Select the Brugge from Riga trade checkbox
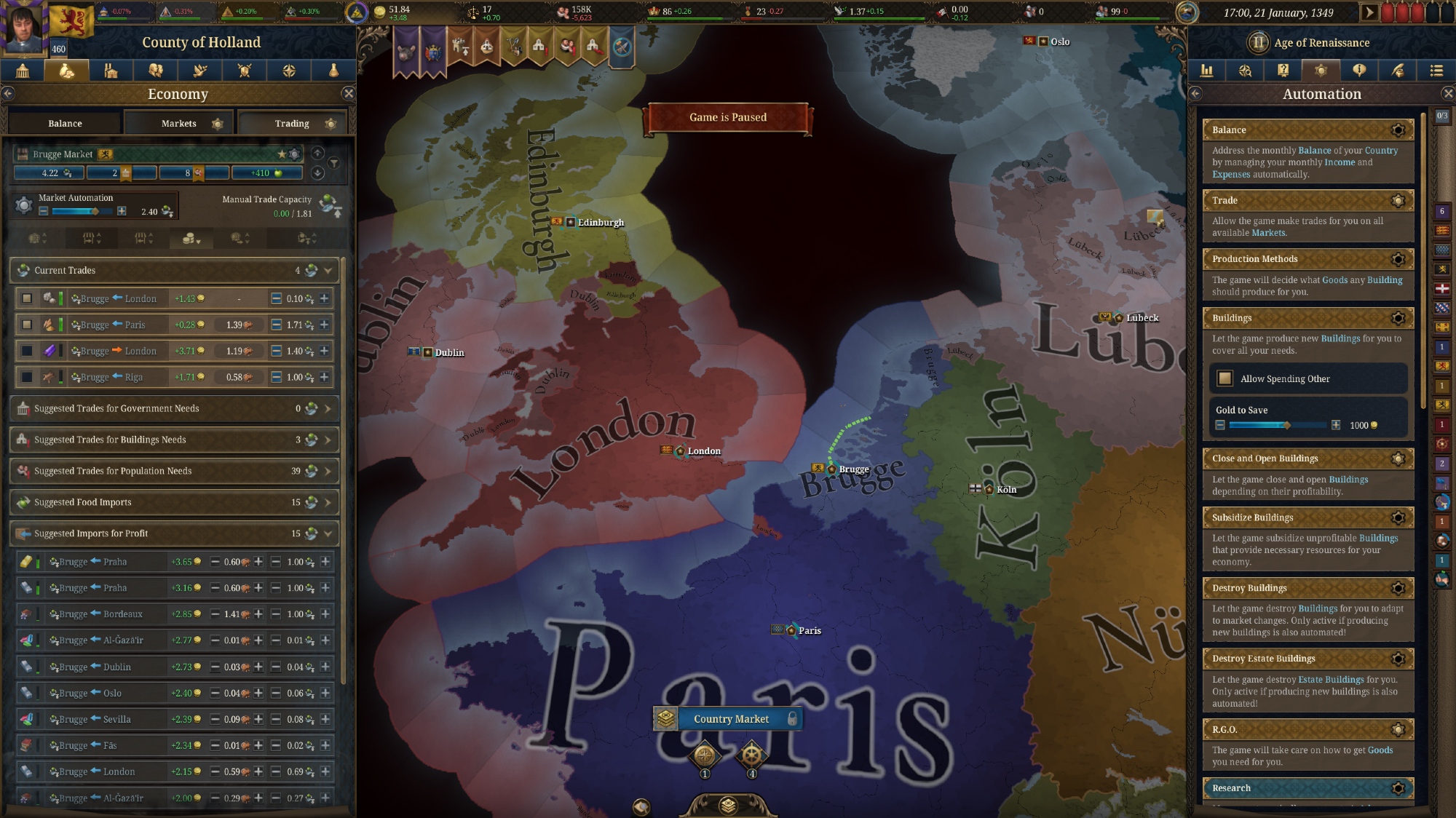The image size is (1456, 818). click(x=27, y=377)
